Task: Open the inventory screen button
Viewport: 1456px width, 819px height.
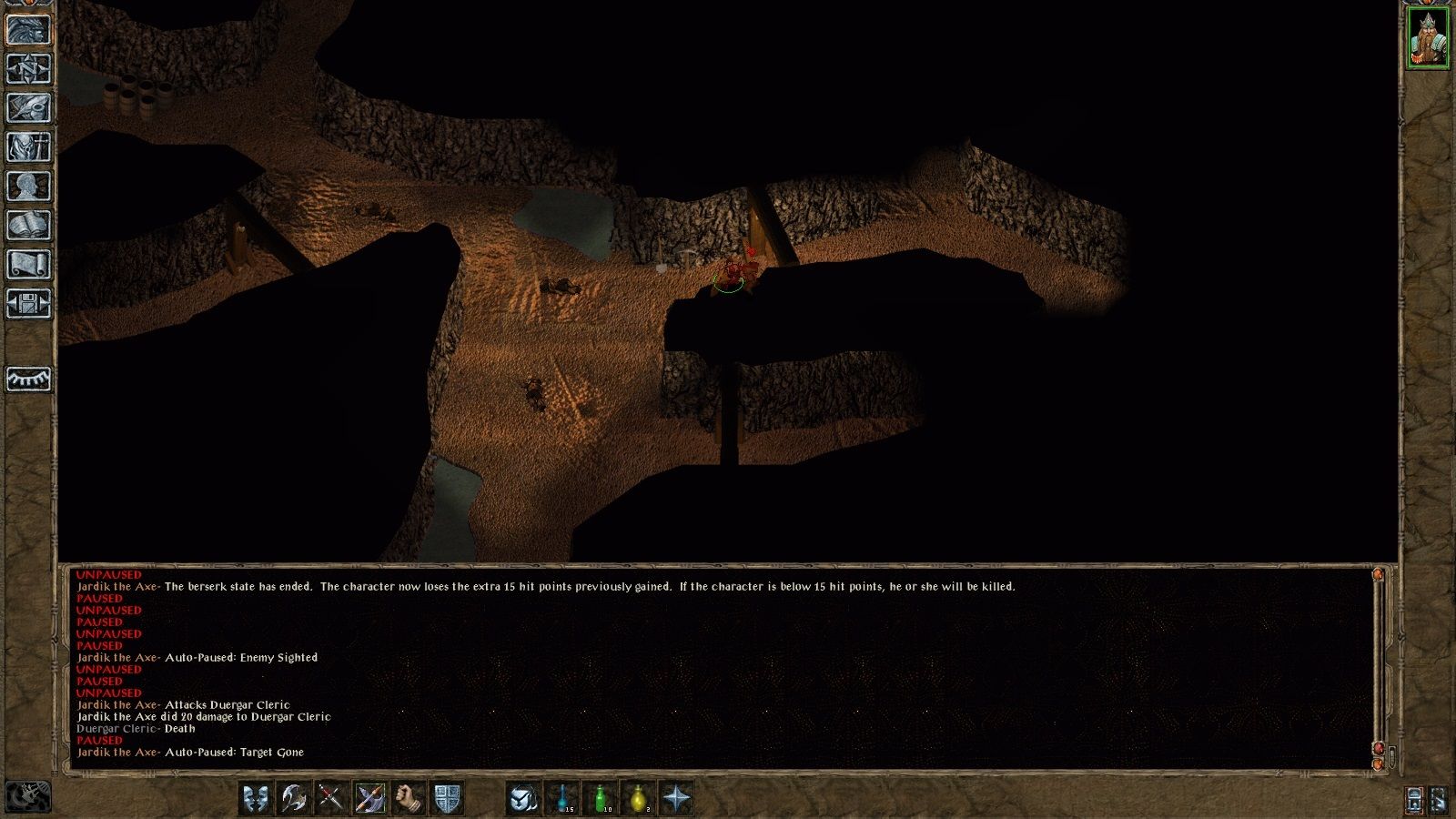Action: [x=28, y=147]
